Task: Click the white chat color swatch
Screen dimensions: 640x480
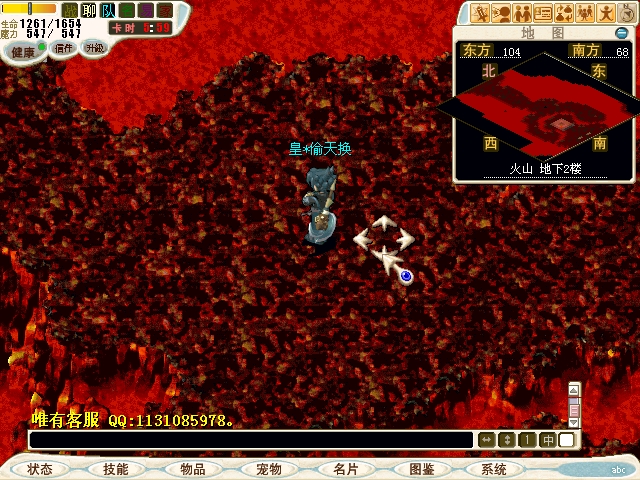Action: coord(567,440)
